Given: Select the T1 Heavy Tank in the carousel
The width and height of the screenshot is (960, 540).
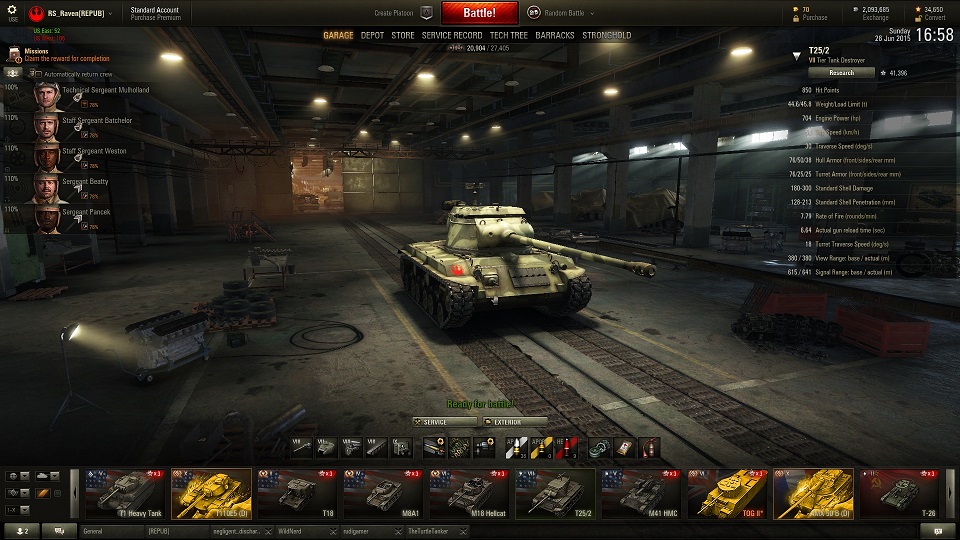Looking at the screenshot, I should (x=125, y=493).
